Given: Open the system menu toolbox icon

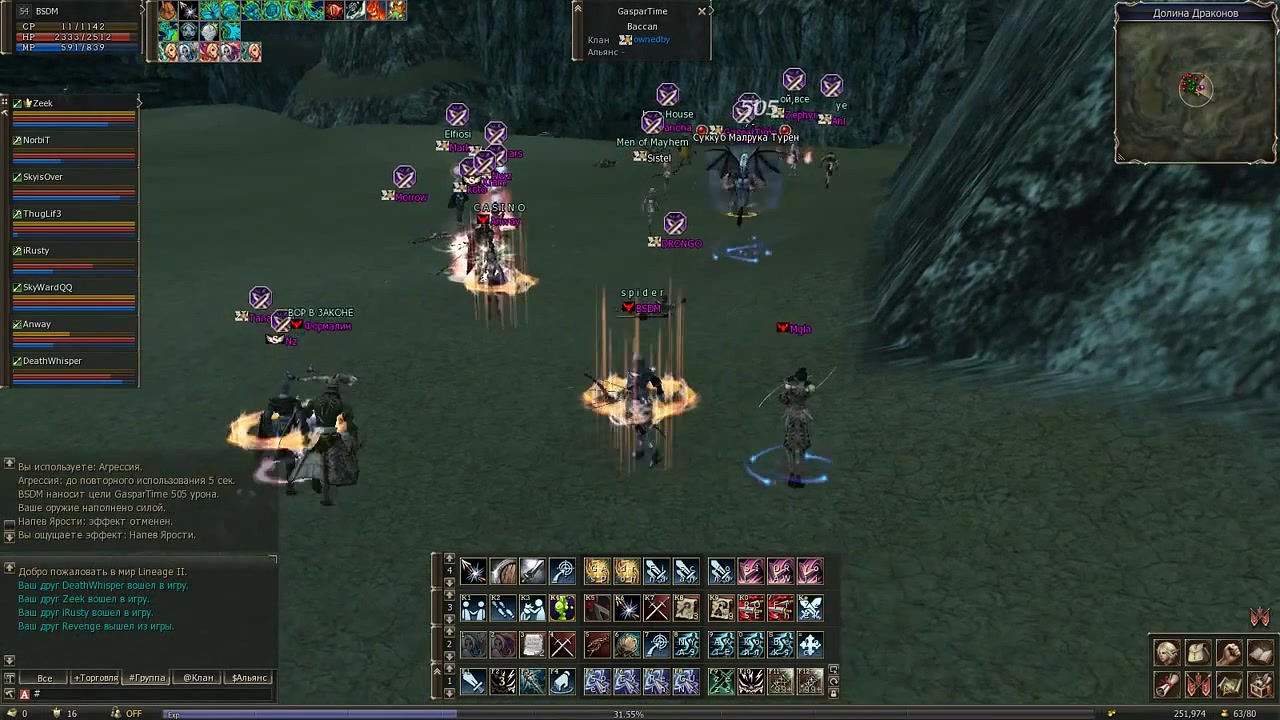Looking at the screenshot, I should 1260,685.
